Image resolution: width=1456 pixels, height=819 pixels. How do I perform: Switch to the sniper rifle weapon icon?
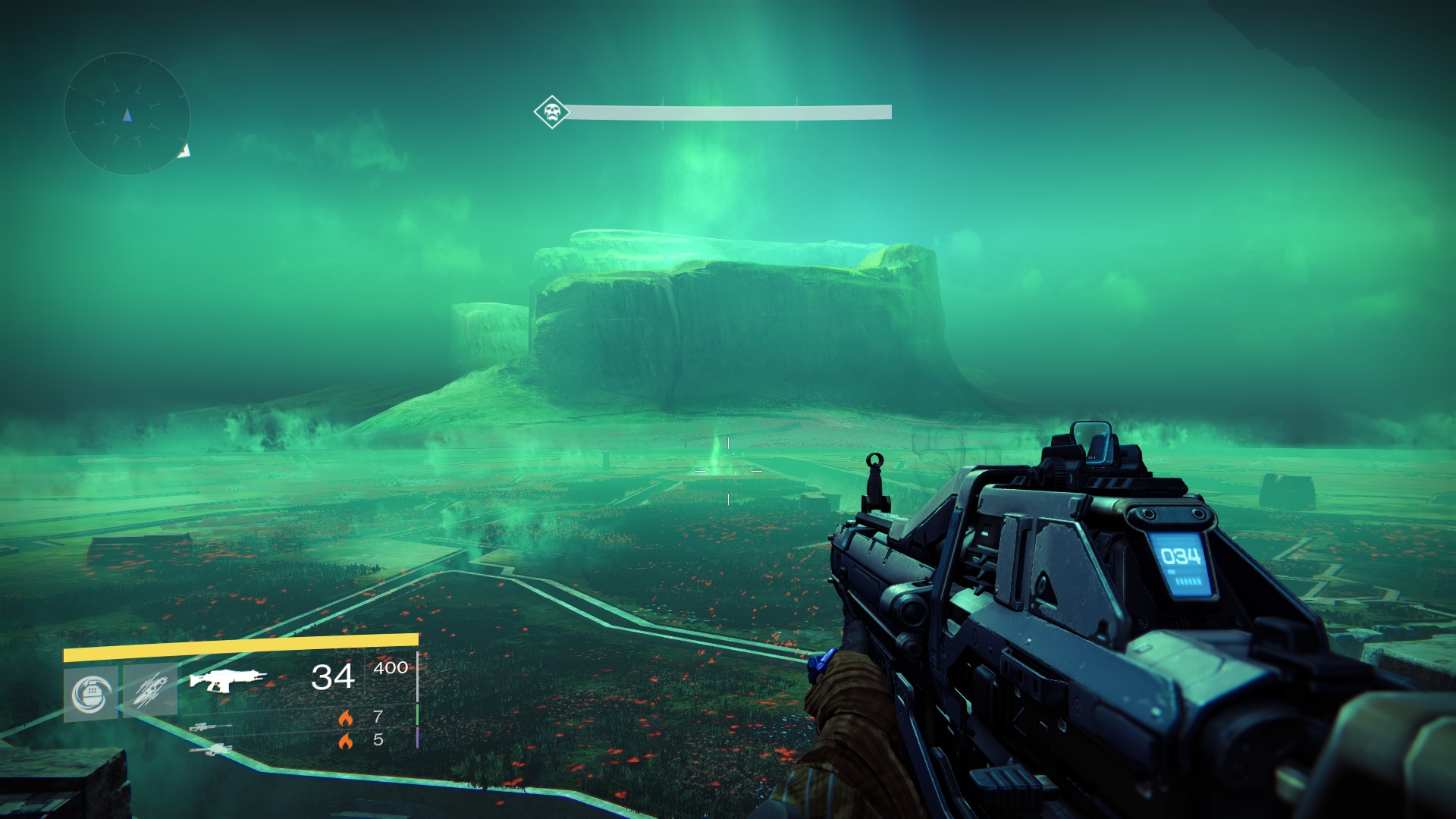coord(210,726)
